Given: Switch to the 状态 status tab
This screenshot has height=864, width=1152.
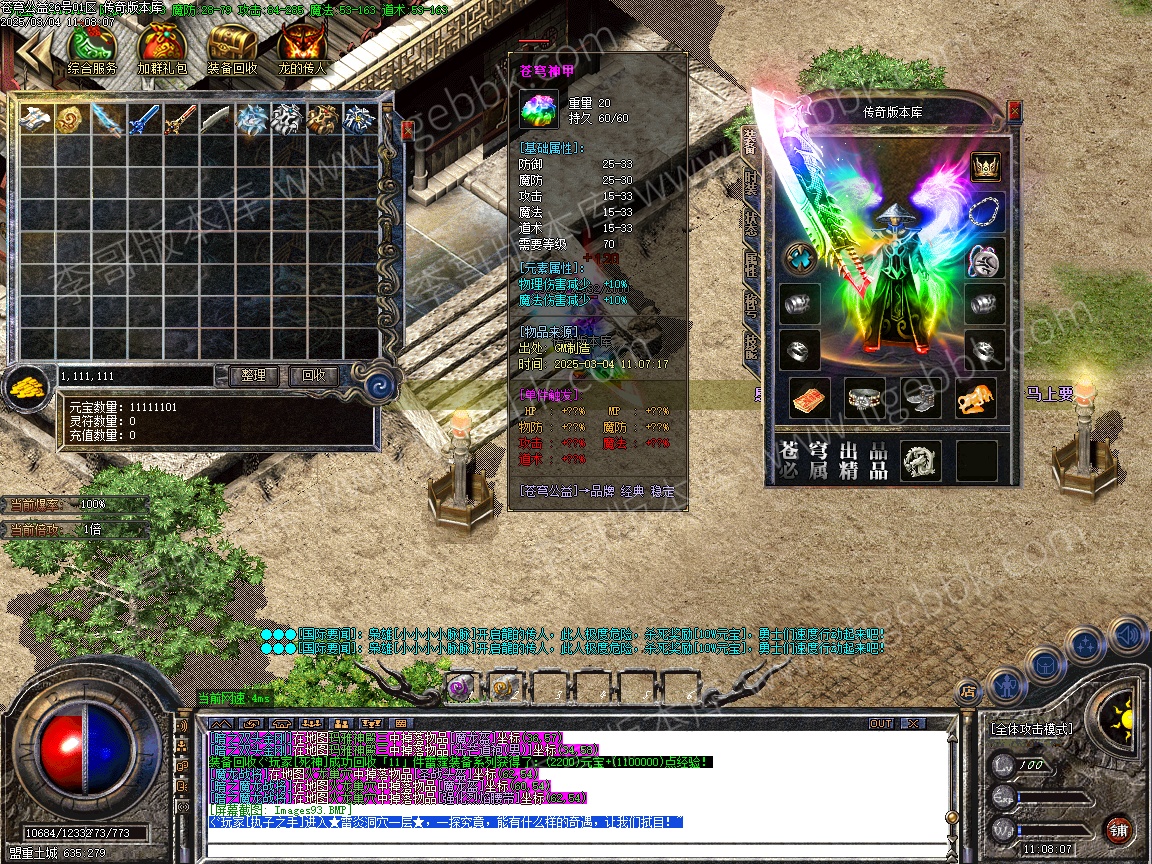Looking at the screenshot, I should [x=751, y=224].
